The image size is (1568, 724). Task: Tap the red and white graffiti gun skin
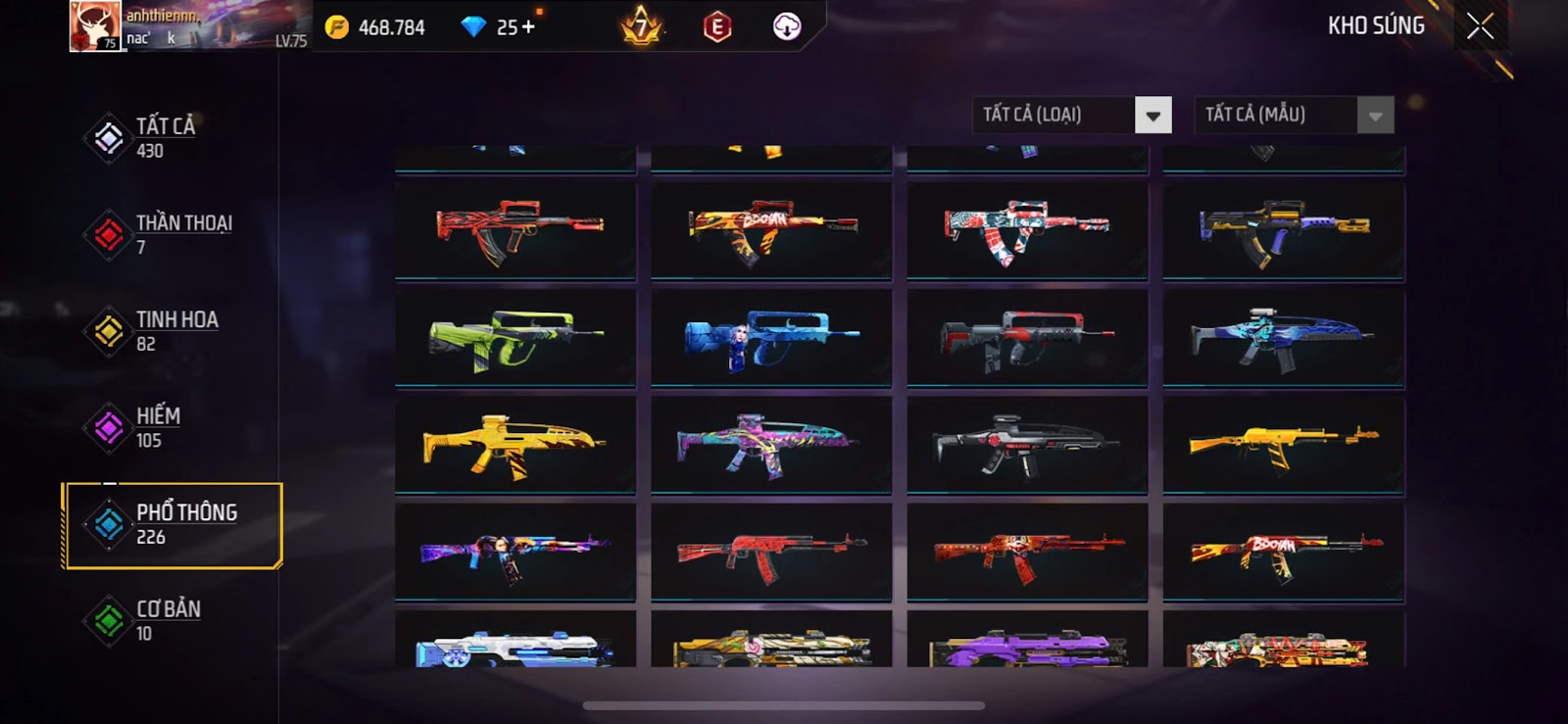tap(1027, 231)
